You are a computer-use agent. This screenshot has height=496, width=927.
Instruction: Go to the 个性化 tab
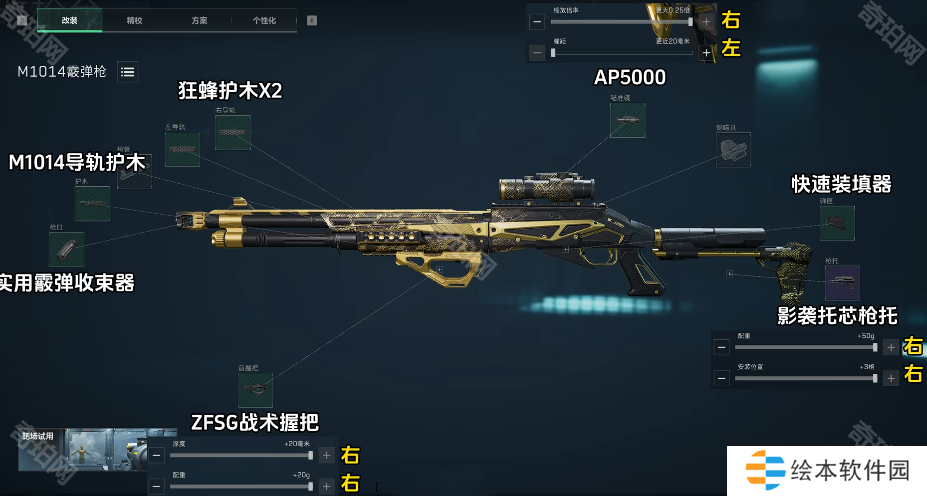tap(264, 20)
